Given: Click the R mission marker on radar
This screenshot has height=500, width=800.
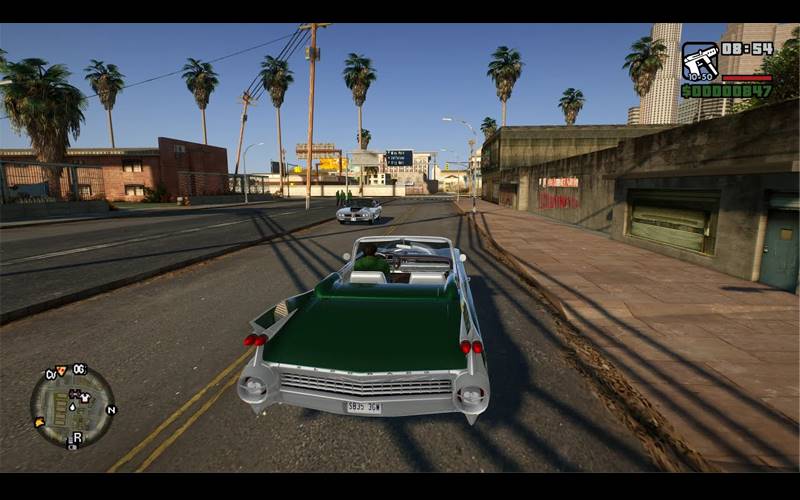Looking at the screenshot, I should click(77, 437).
